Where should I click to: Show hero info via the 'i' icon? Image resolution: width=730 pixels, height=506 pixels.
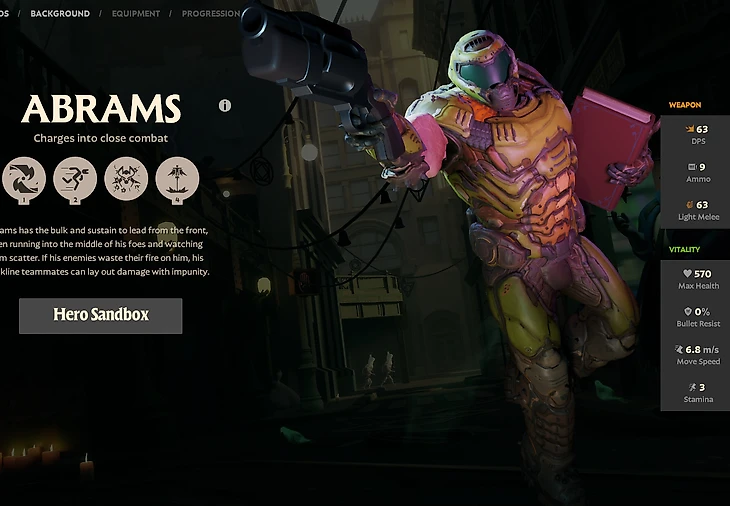(225, 105)
